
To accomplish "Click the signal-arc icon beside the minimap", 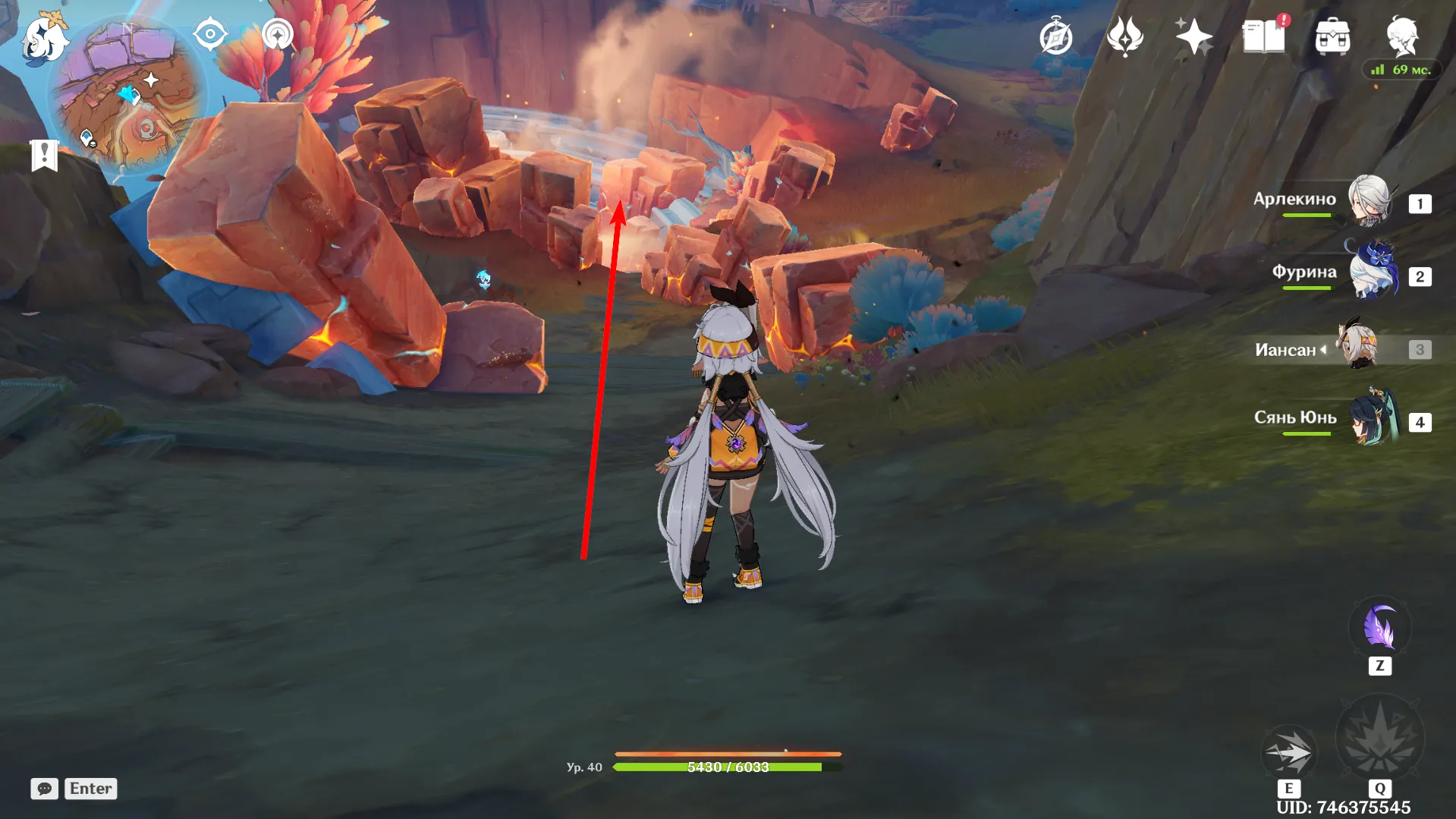I will (278, 34).
